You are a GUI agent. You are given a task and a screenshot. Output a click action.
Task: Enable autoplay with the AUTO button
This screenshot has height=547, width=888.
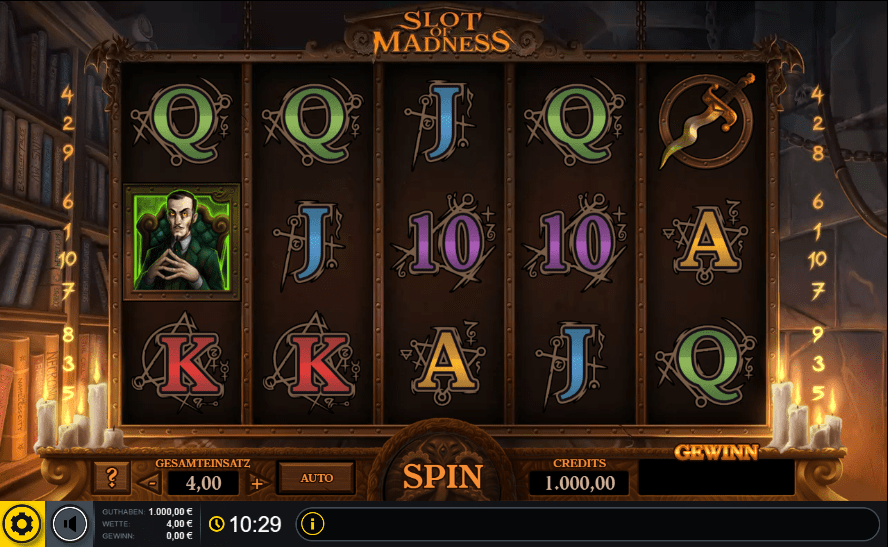pos(317,478)
